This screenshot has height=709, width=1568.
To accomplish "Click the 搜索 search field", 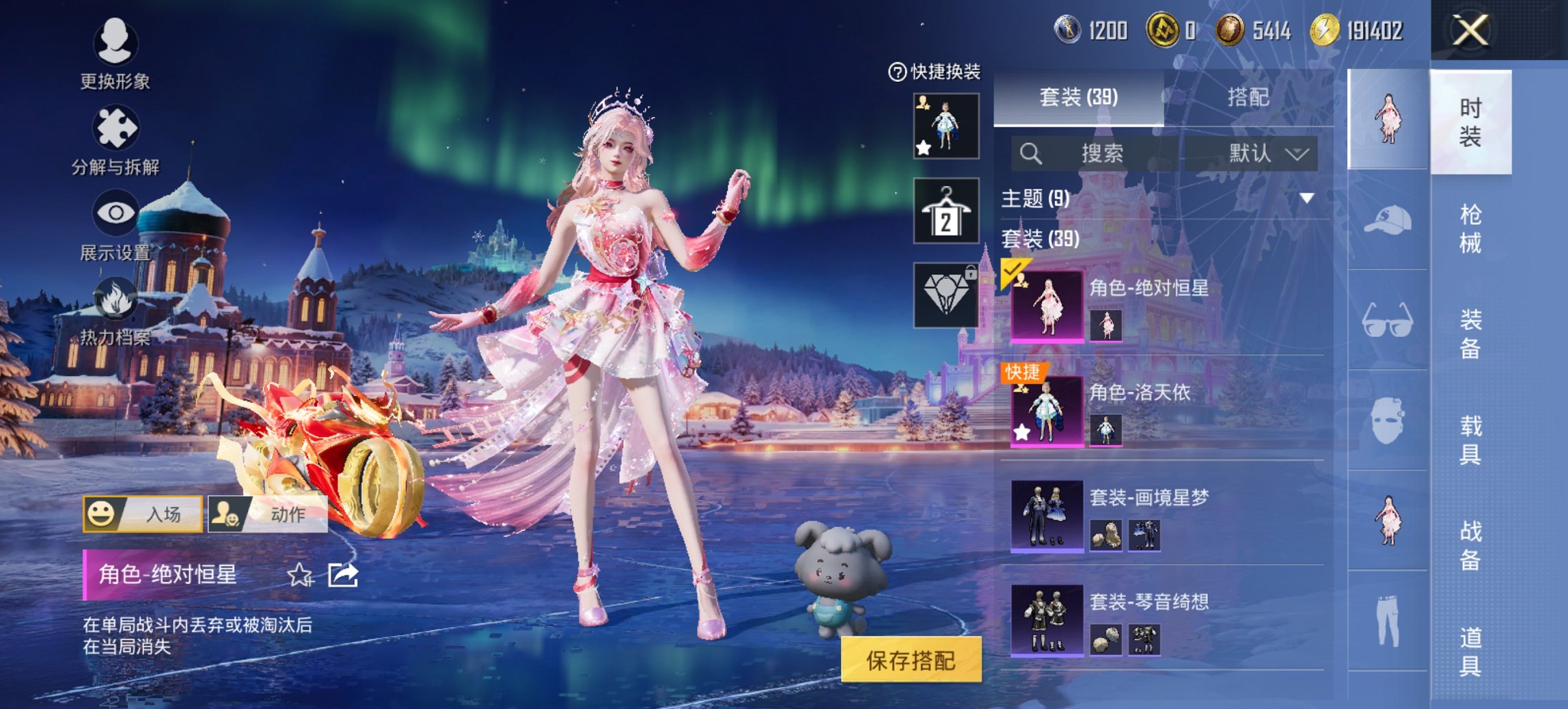I will pyautogui.click(x=1100, y=153).
